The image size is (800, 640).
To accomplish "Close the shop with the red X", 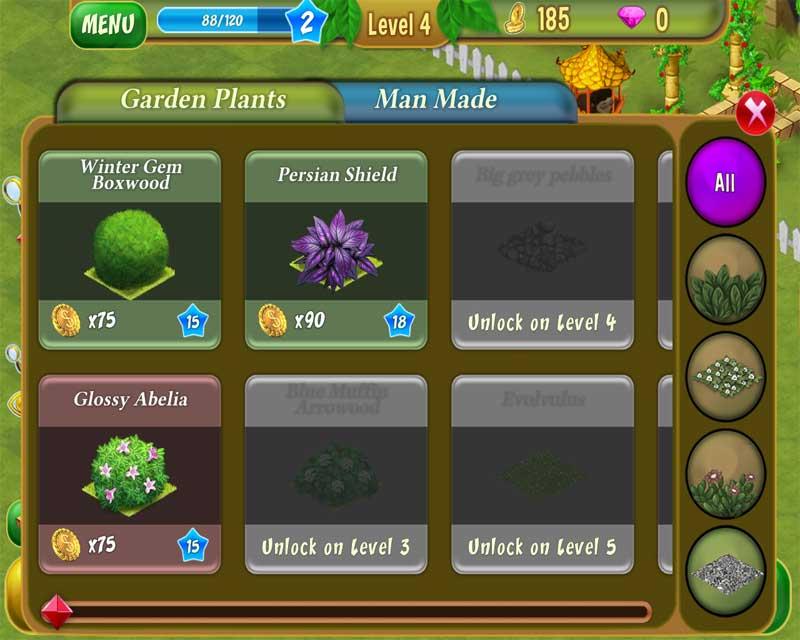I will coord(755,111).
